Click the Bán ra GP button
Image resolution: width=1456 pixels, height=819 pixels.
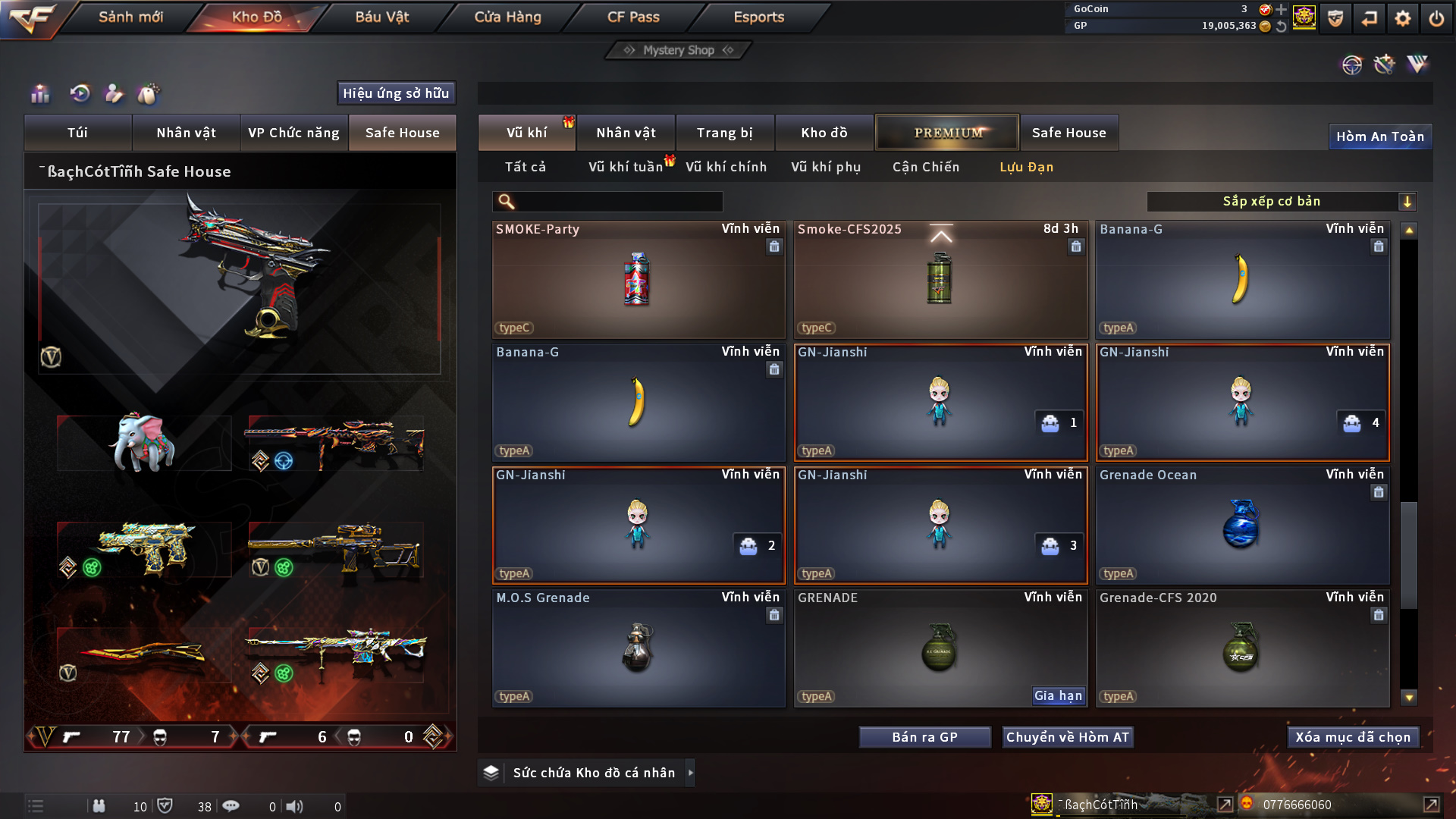coord(924,737)
